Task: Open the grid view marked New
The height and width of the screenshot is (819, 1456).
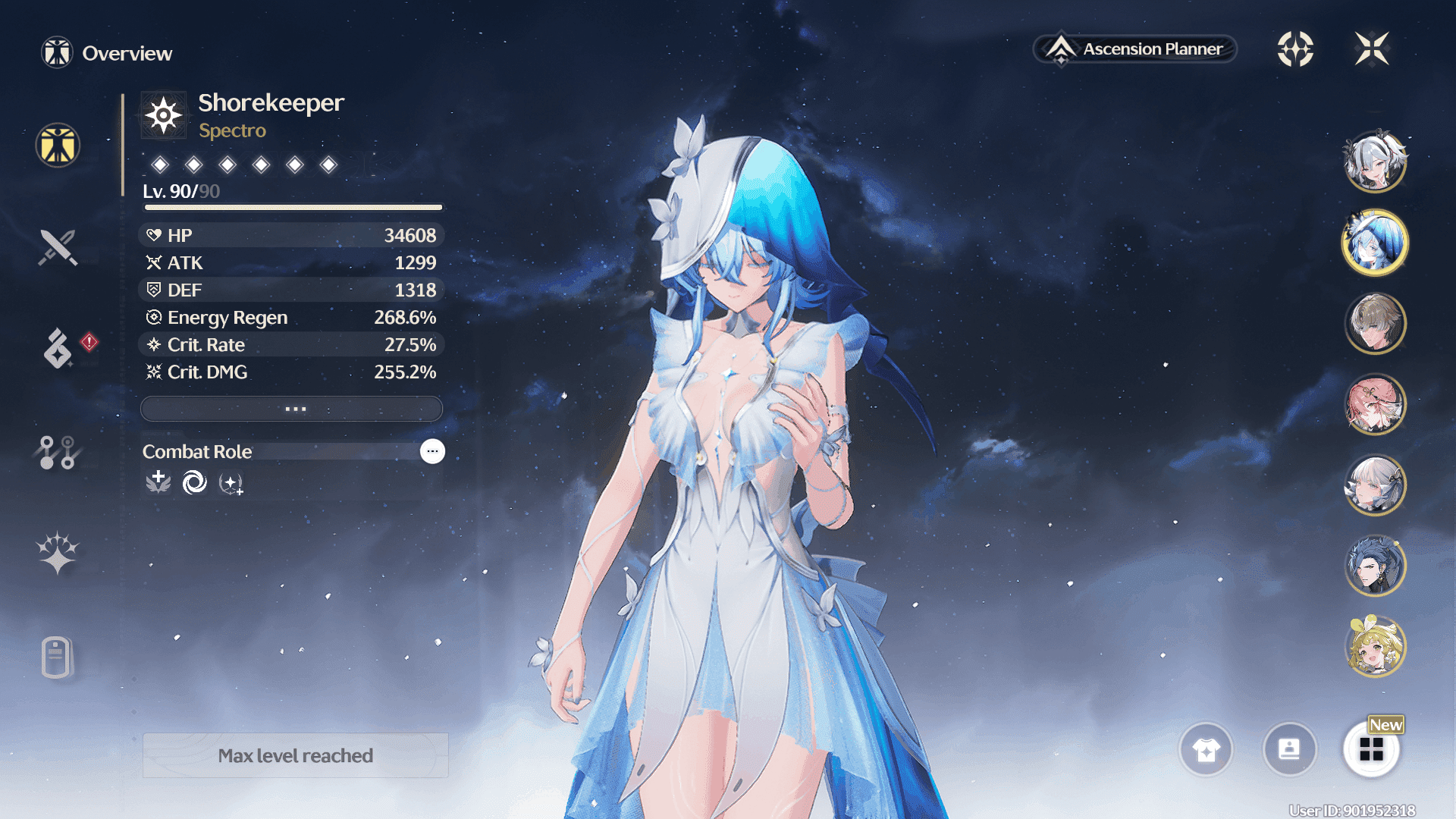Action: [1371, 749]
